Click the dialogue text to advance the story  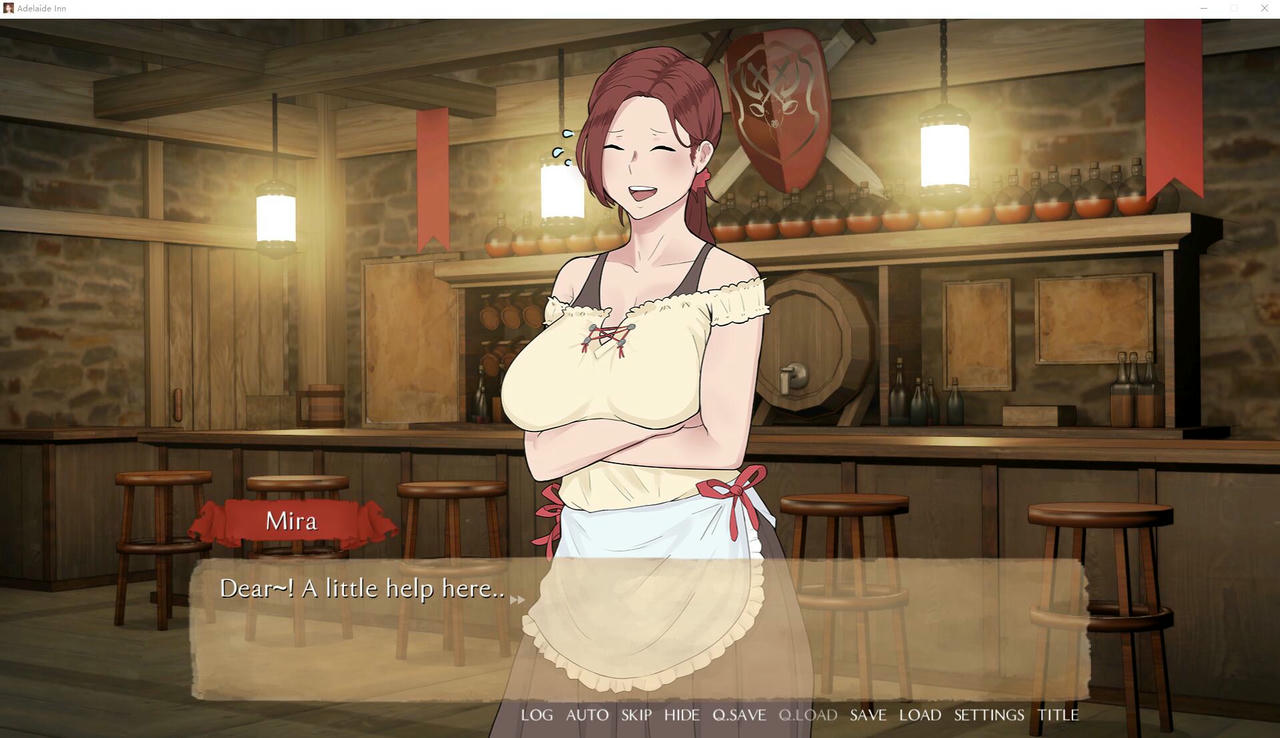[x=360, y=589]
